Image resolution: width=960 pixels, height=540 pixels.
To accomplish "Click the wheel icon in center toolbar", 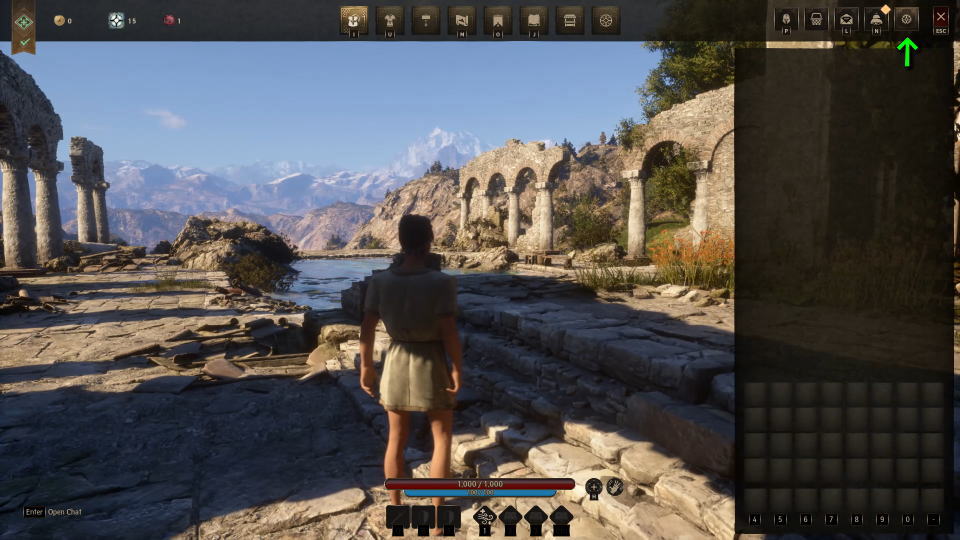I will [606, 19].
